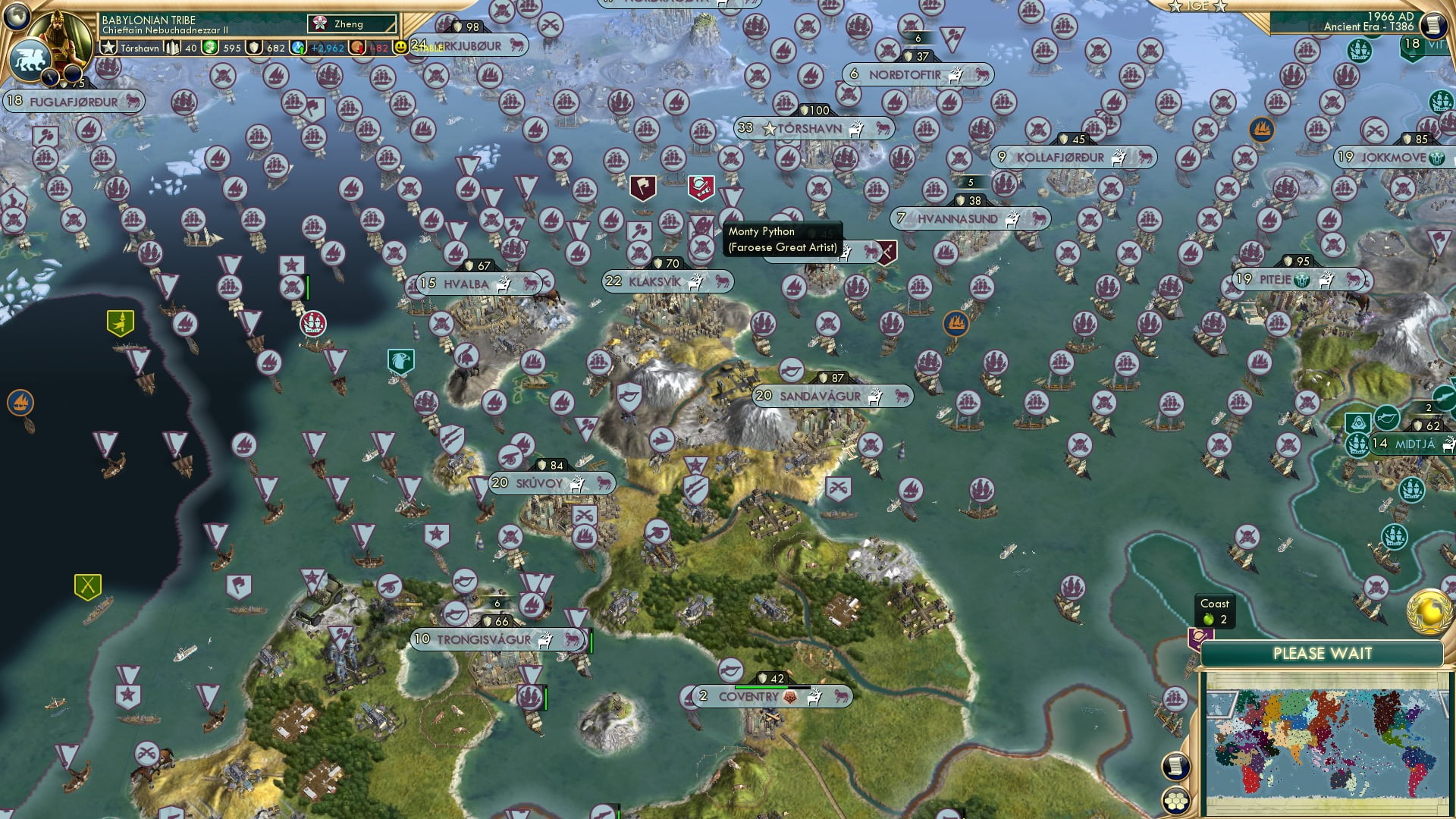Screen dimensions: 1456x819
Task: Open the notifications scroll icon at top right
Action: click(1432, 24)
